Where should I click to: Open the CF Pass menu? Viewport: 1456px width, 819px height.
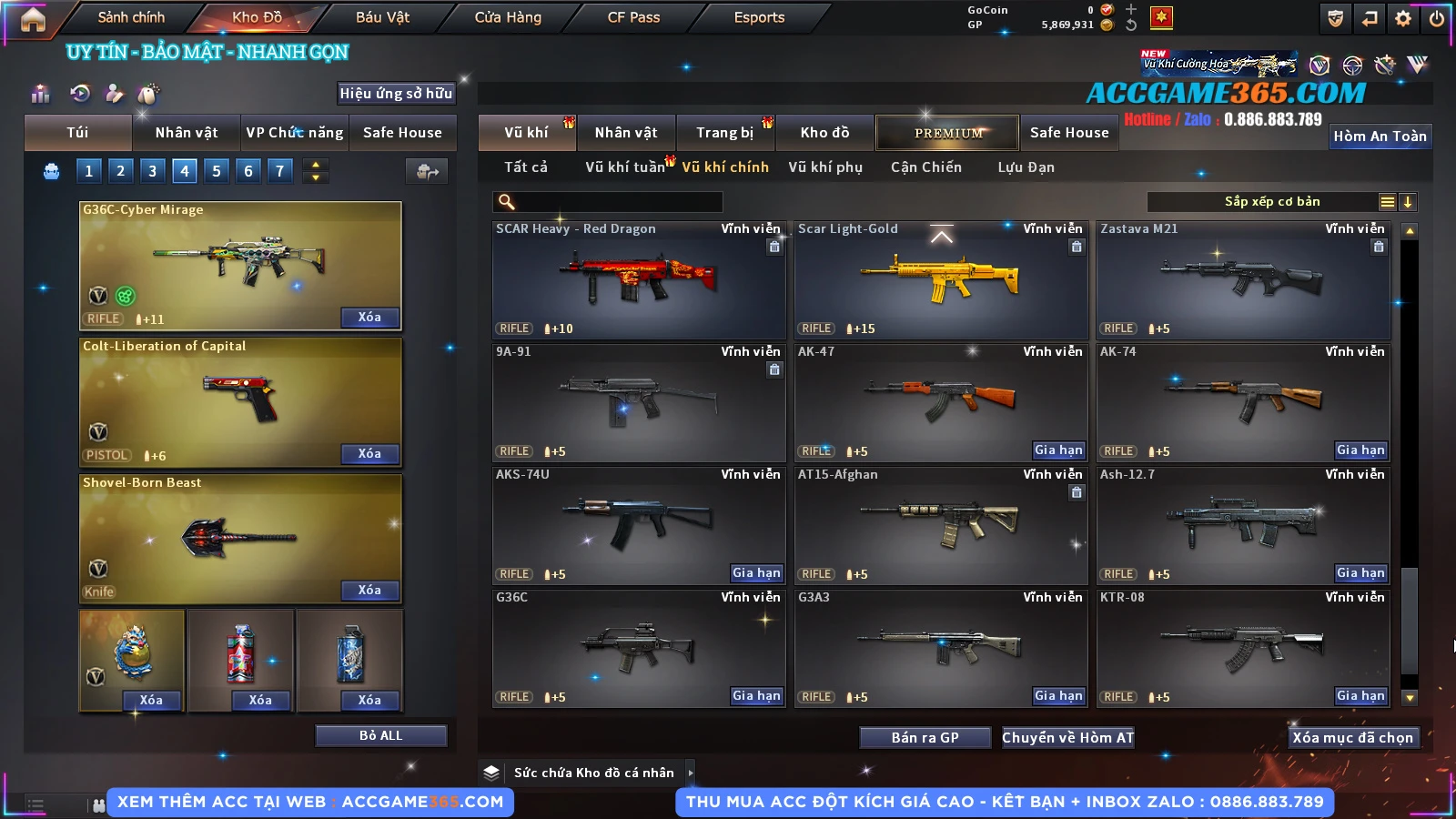click(x=633, y=17)
